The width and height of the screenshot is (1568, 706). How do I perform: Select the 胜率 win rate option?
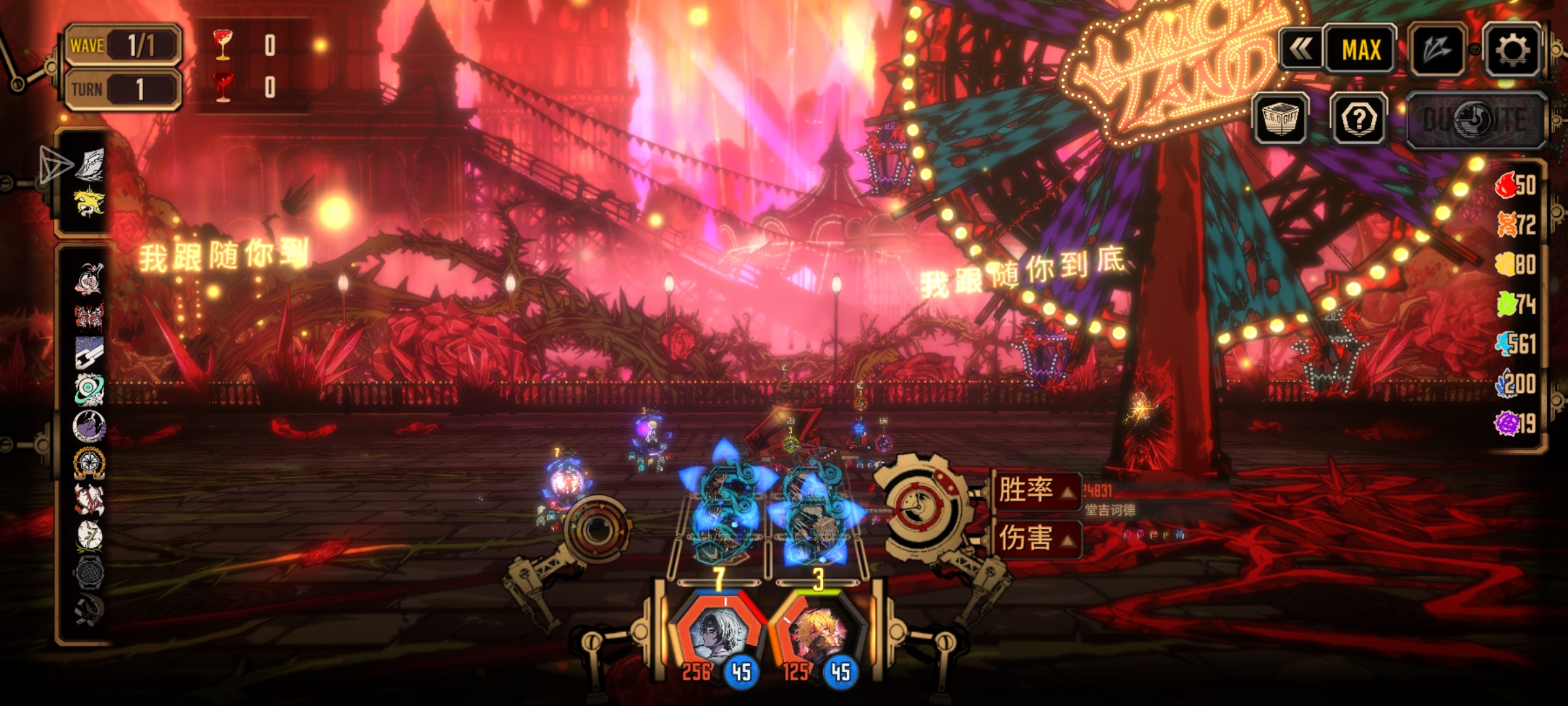(x=1036, y=490)
